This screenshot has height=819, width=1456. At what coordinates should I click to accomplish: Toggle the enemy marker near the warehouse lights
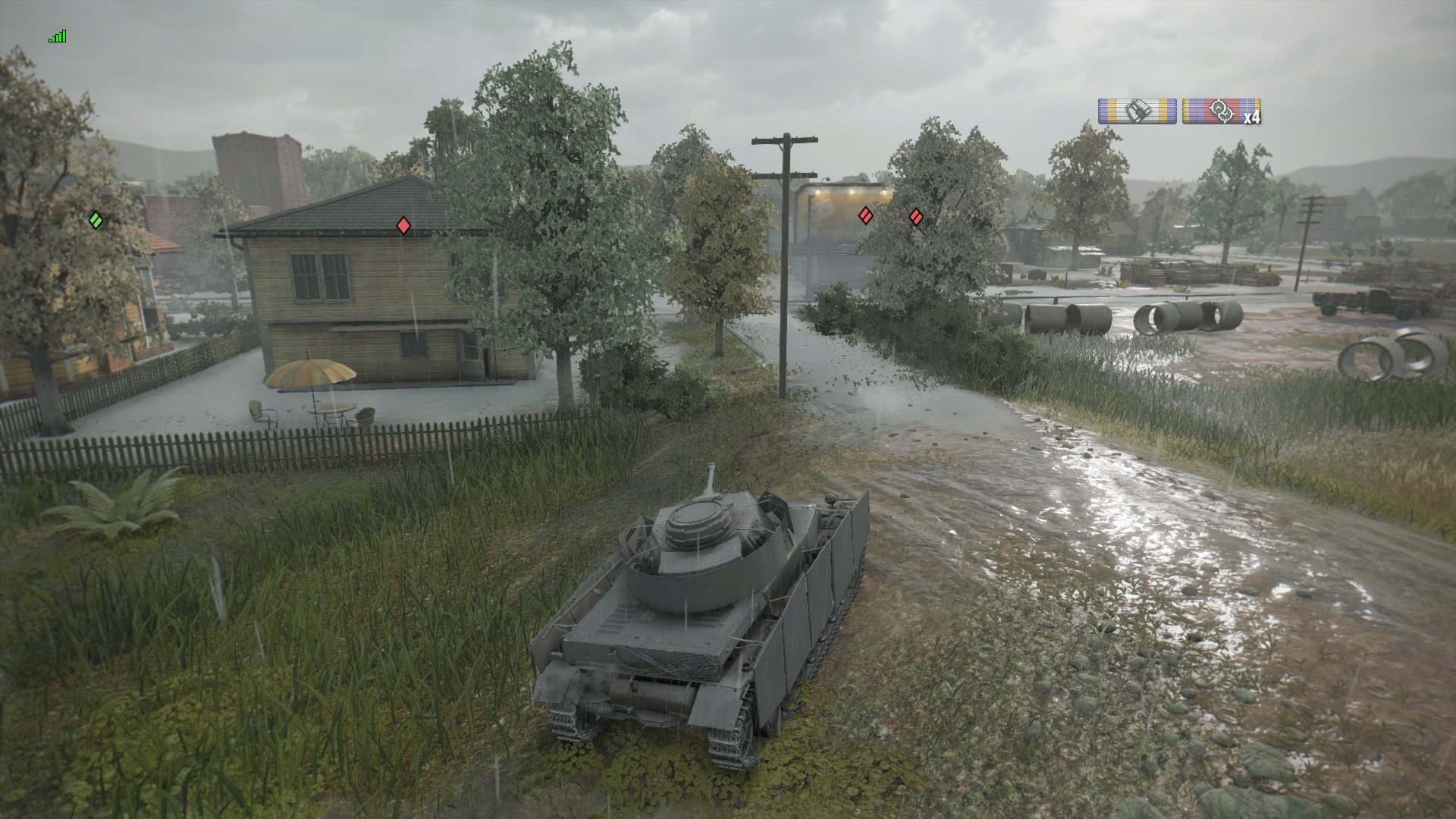coord(864,215)
